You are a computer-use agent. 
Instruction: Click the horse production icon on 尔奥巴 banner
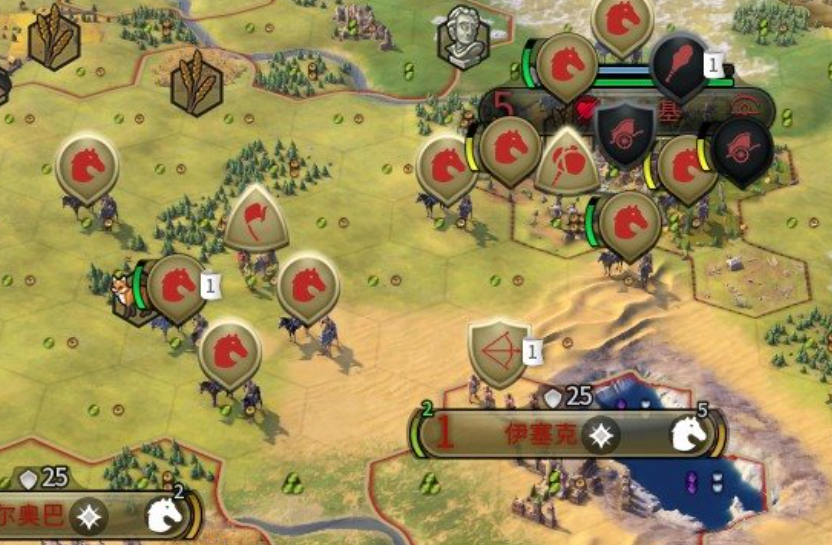coord(165,514)
